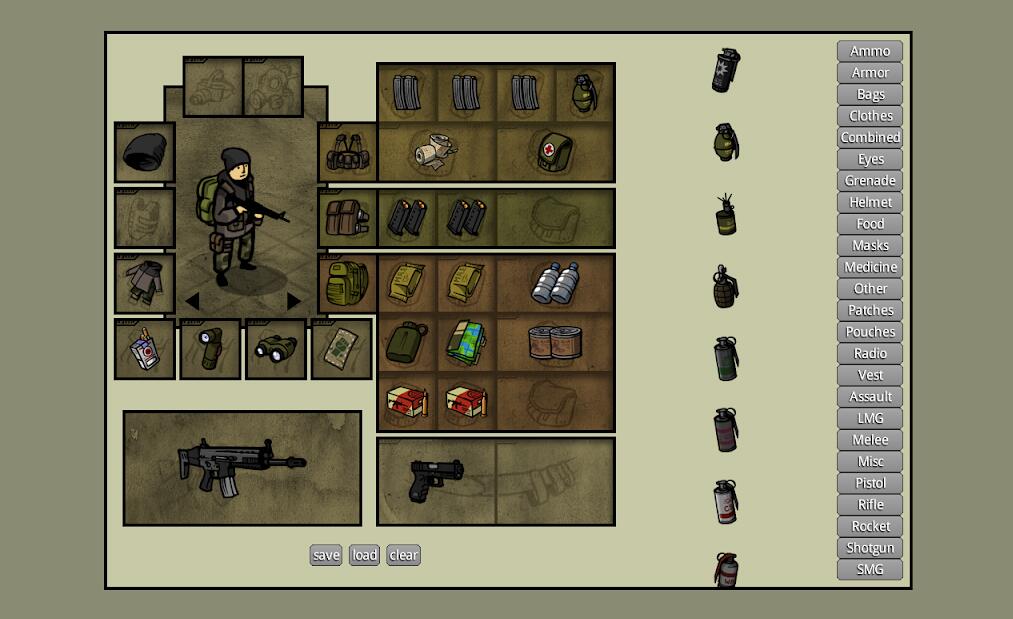
Task: Clear the loadout with the clear button
Action: coord(404,555)
